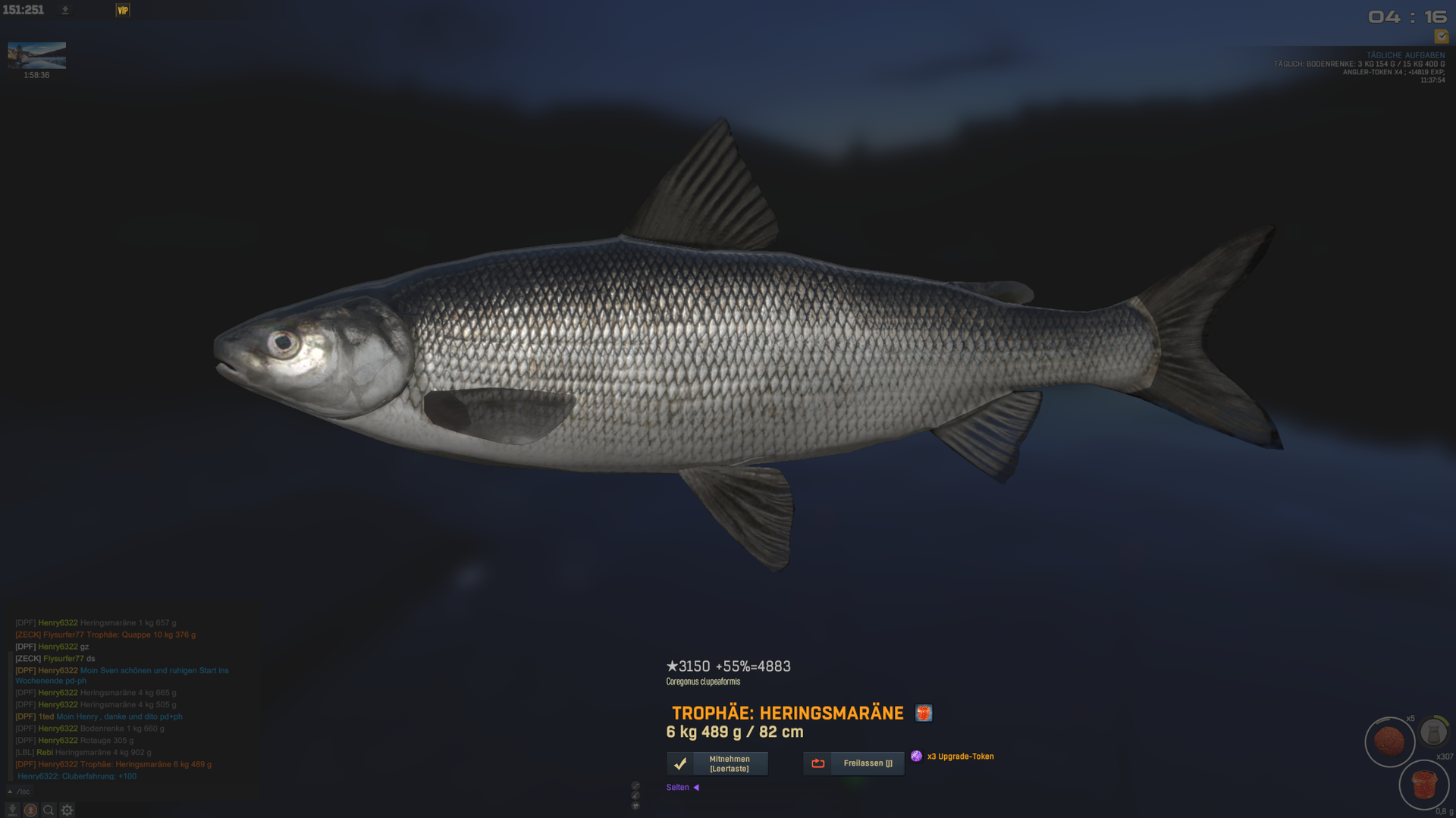Select the red groundbait ball slot
Image resolution: width=1456 pixels, height=818 pixels.
tap(1389, 741)
